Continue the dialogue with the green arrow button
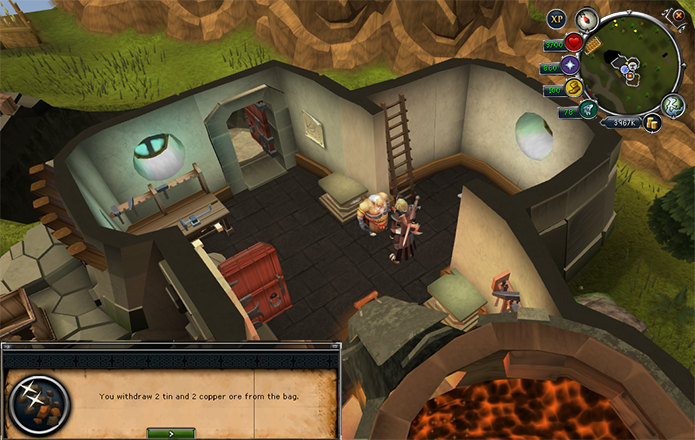The width and height of the screenshot is (695, 440). click(x=170, y=433)
